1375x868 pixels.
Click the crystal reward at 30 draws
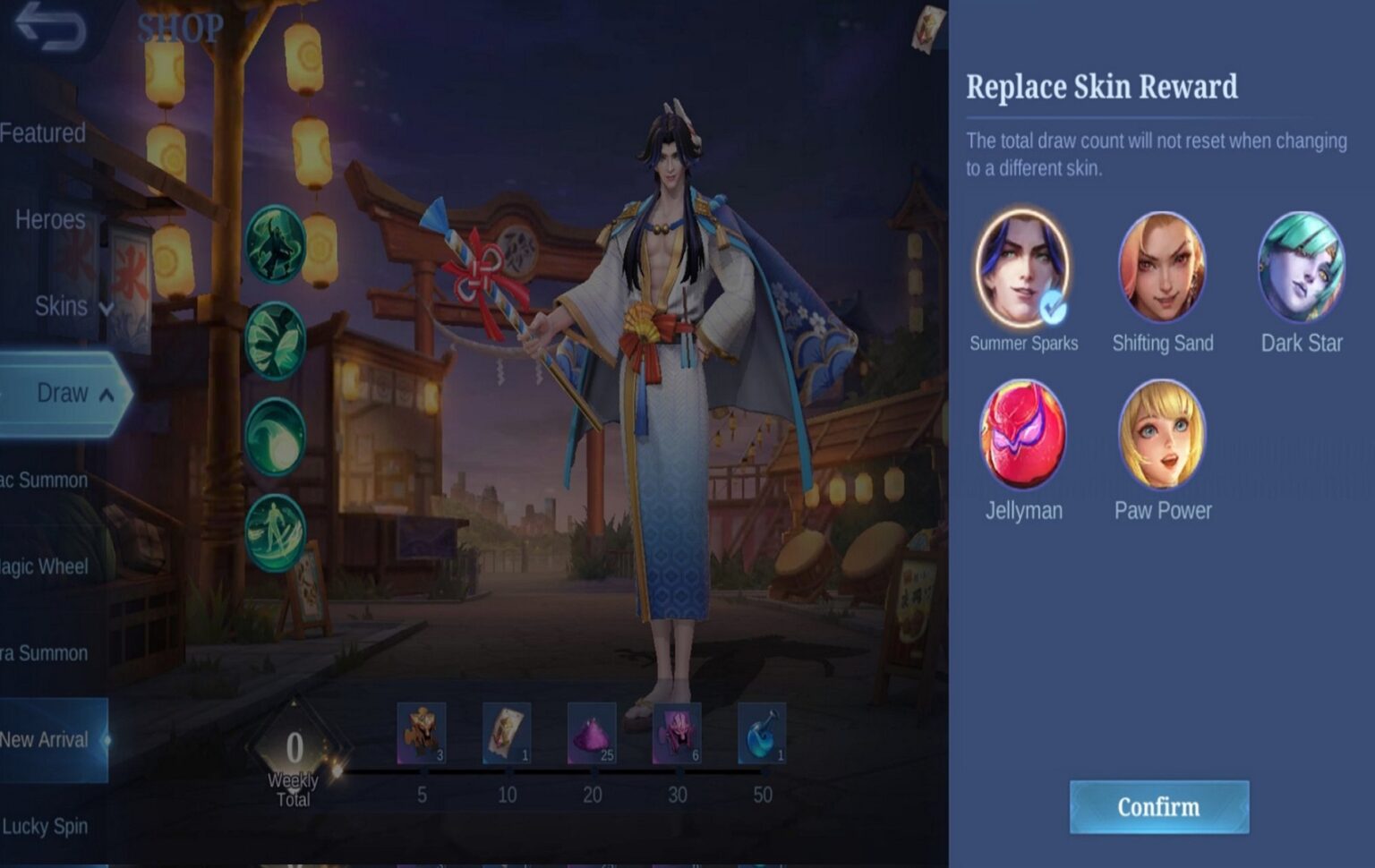coord(676,734)
